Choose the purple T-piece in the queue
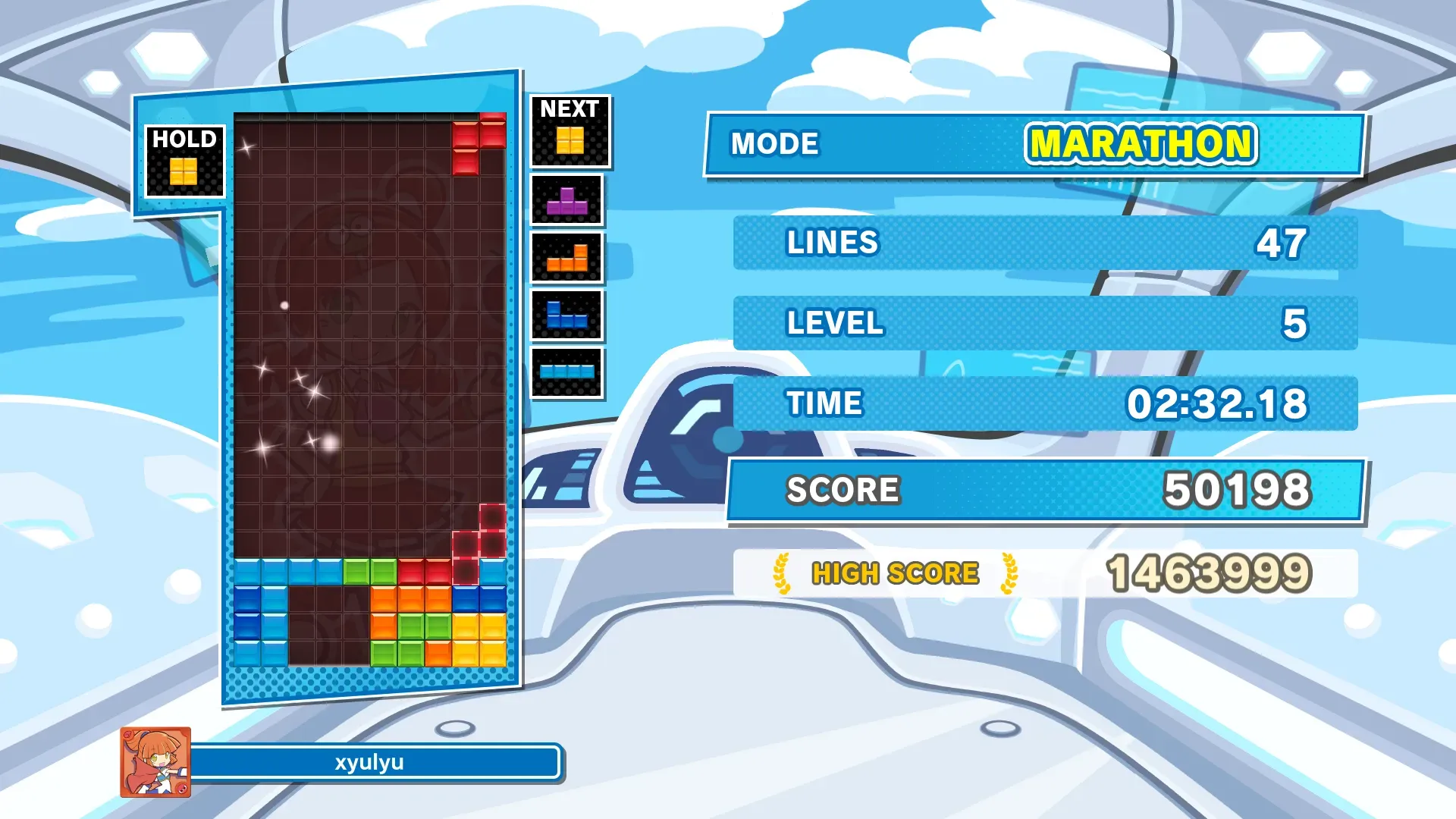This screenshot has width=1456, height=819. (566, 201)
